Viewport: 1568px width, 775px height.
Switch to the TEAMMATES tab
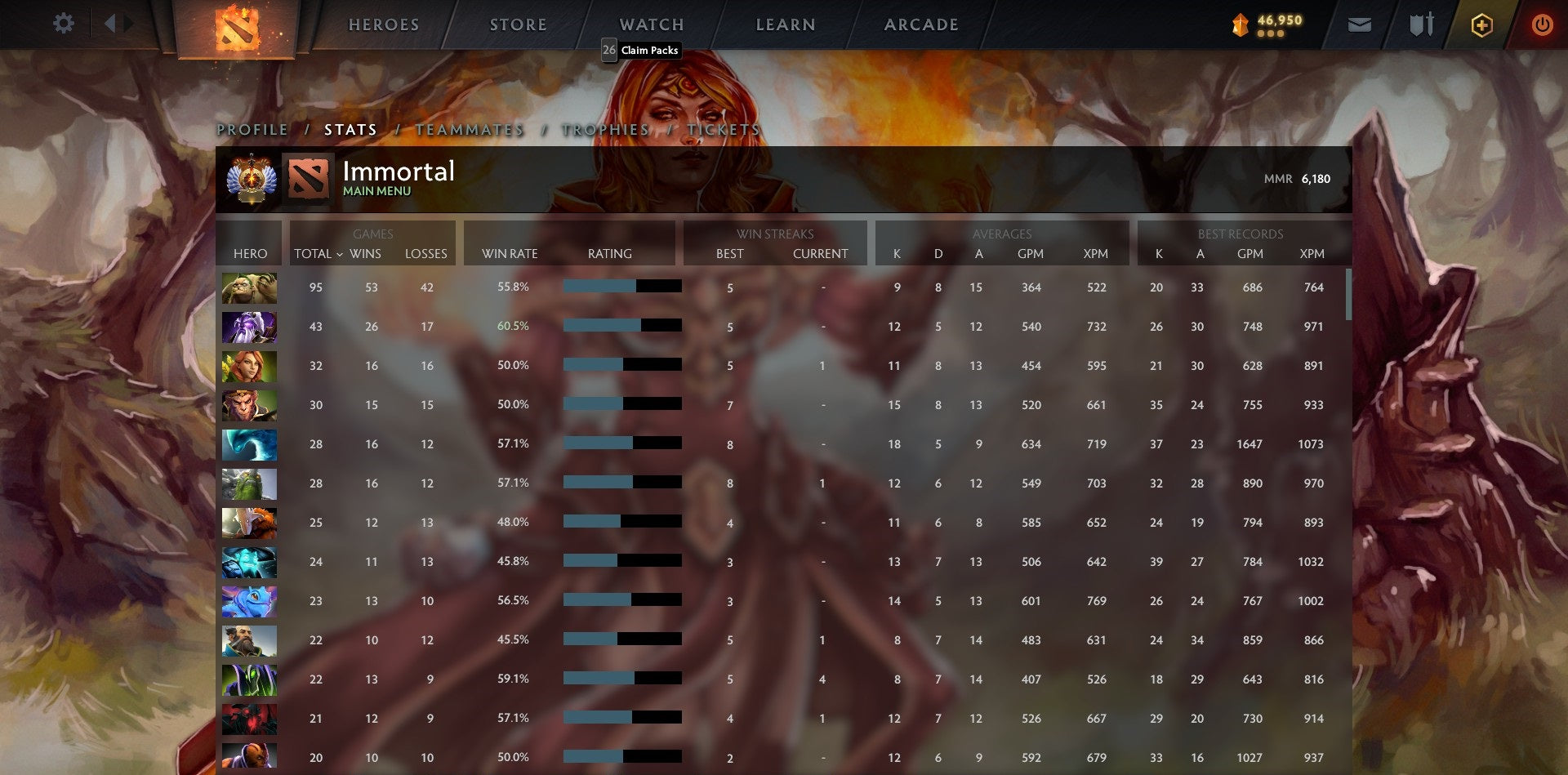tap(471, 130)
